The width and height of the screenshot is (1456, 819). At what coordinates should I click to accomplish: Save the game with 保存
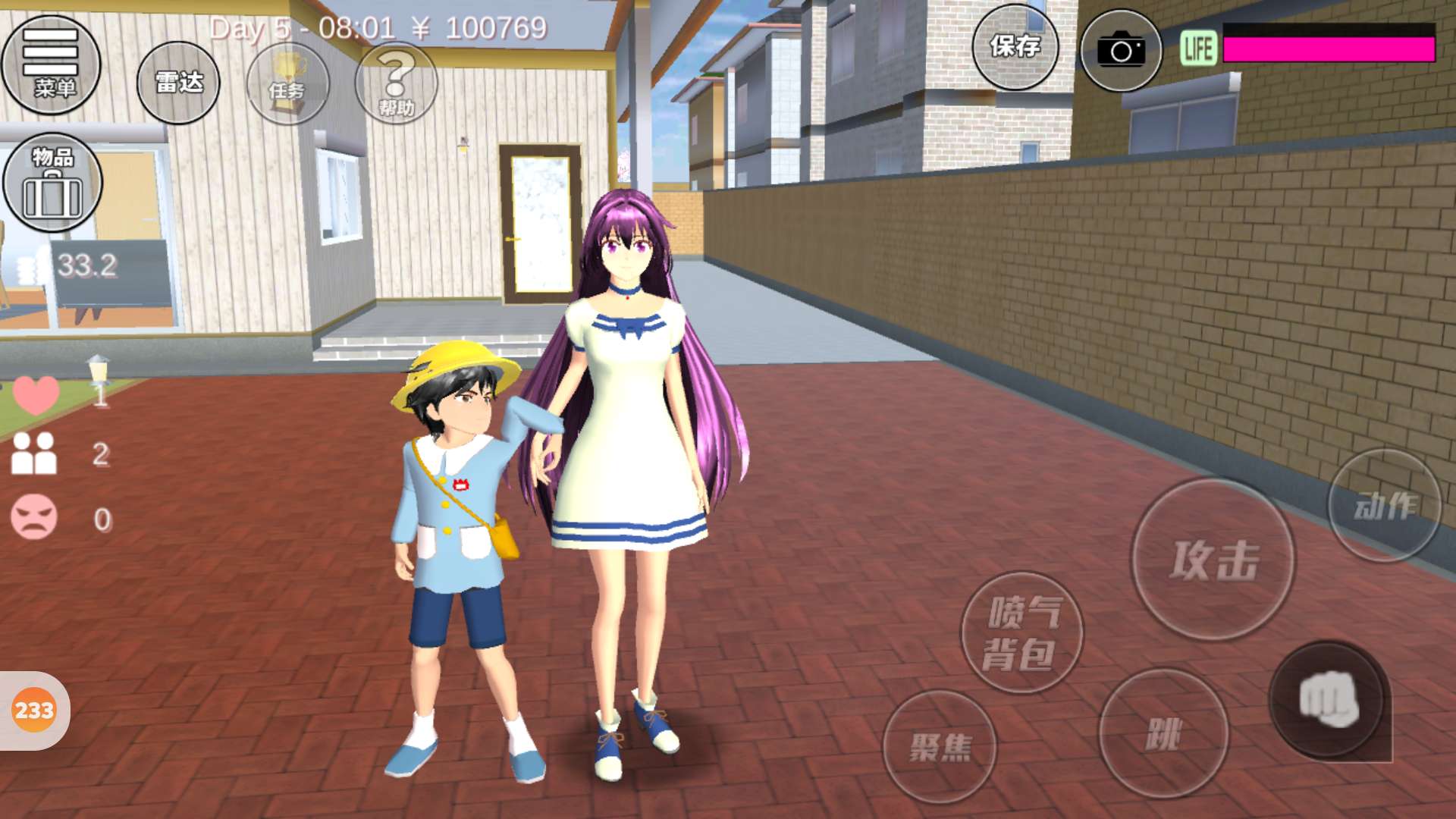click(1015, 48)
